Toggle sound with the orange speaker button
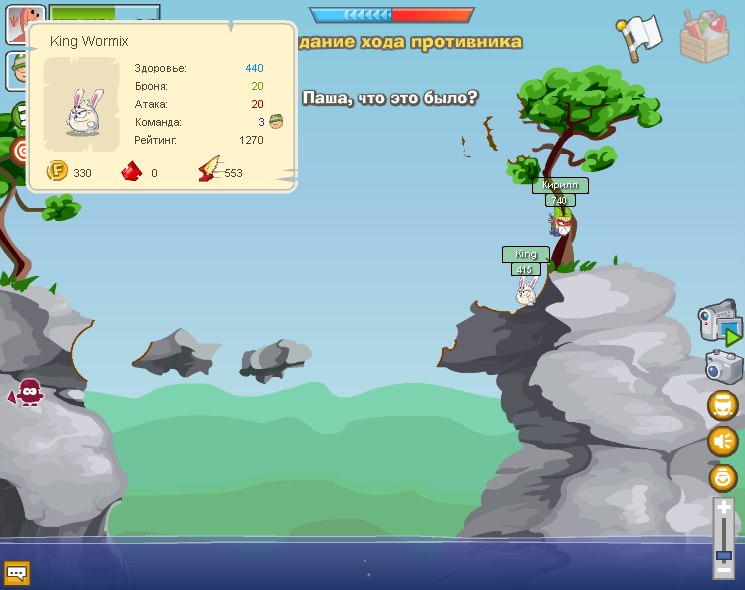Image resolution: width=745 pixels, height=590 pixels. (x=722, y=441)
